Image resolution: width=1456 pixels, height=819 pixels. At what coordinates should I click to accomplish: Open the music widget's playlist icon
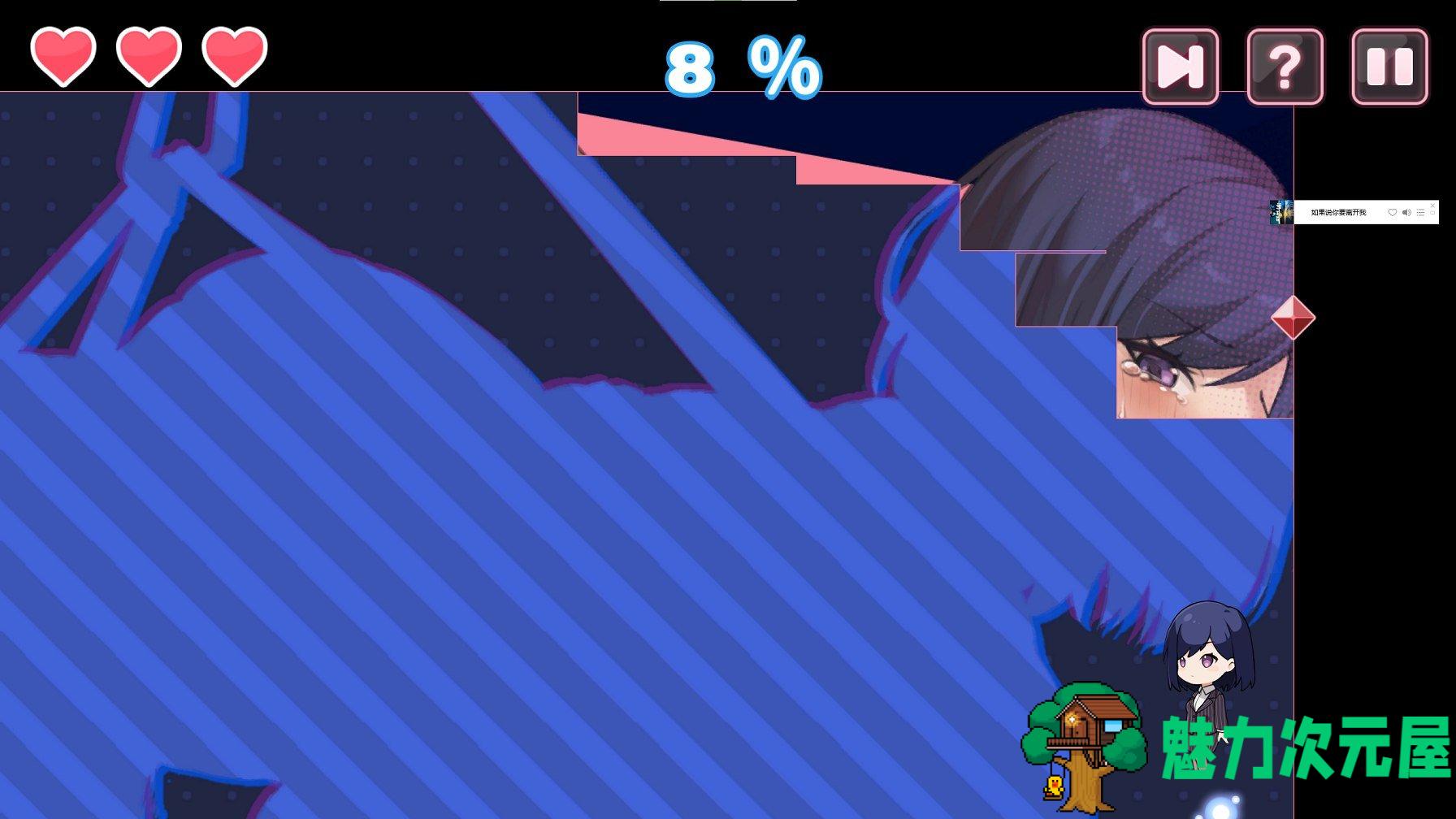click(x=1420, y=213)
